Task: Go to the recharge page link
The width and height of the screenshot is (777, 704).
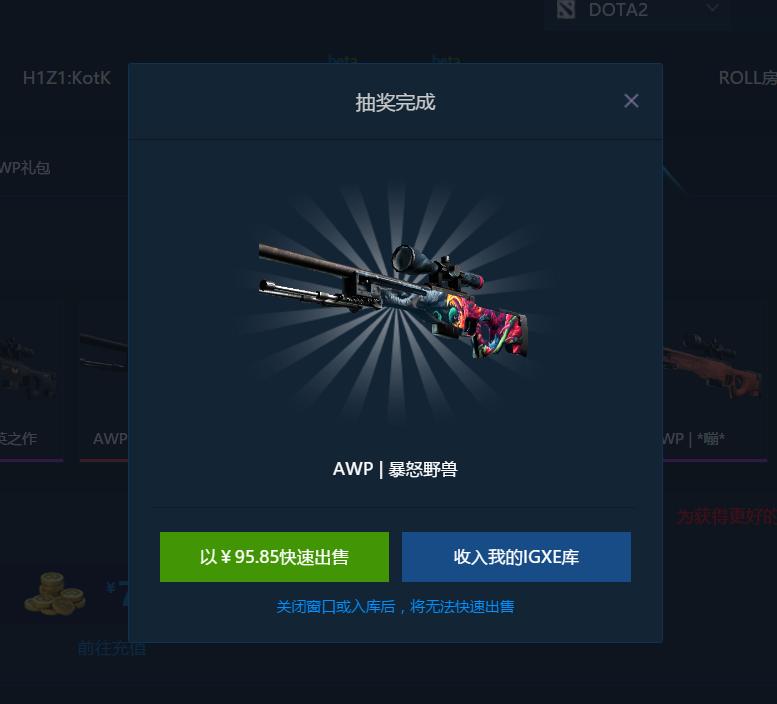Action: [112, 648]
